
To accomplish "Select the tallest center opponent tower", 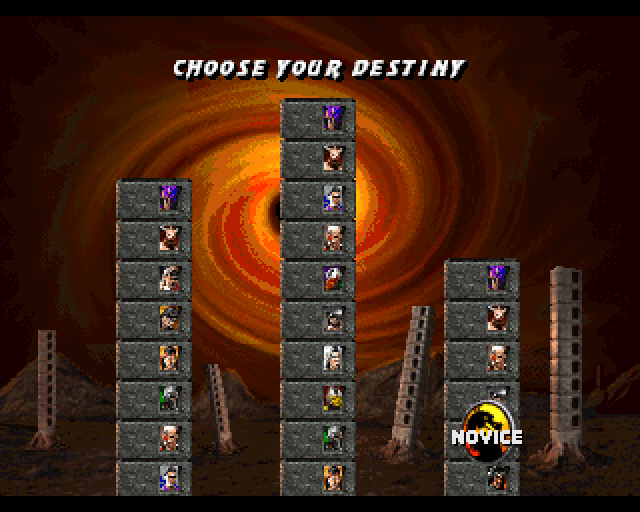I will [318, 300].
